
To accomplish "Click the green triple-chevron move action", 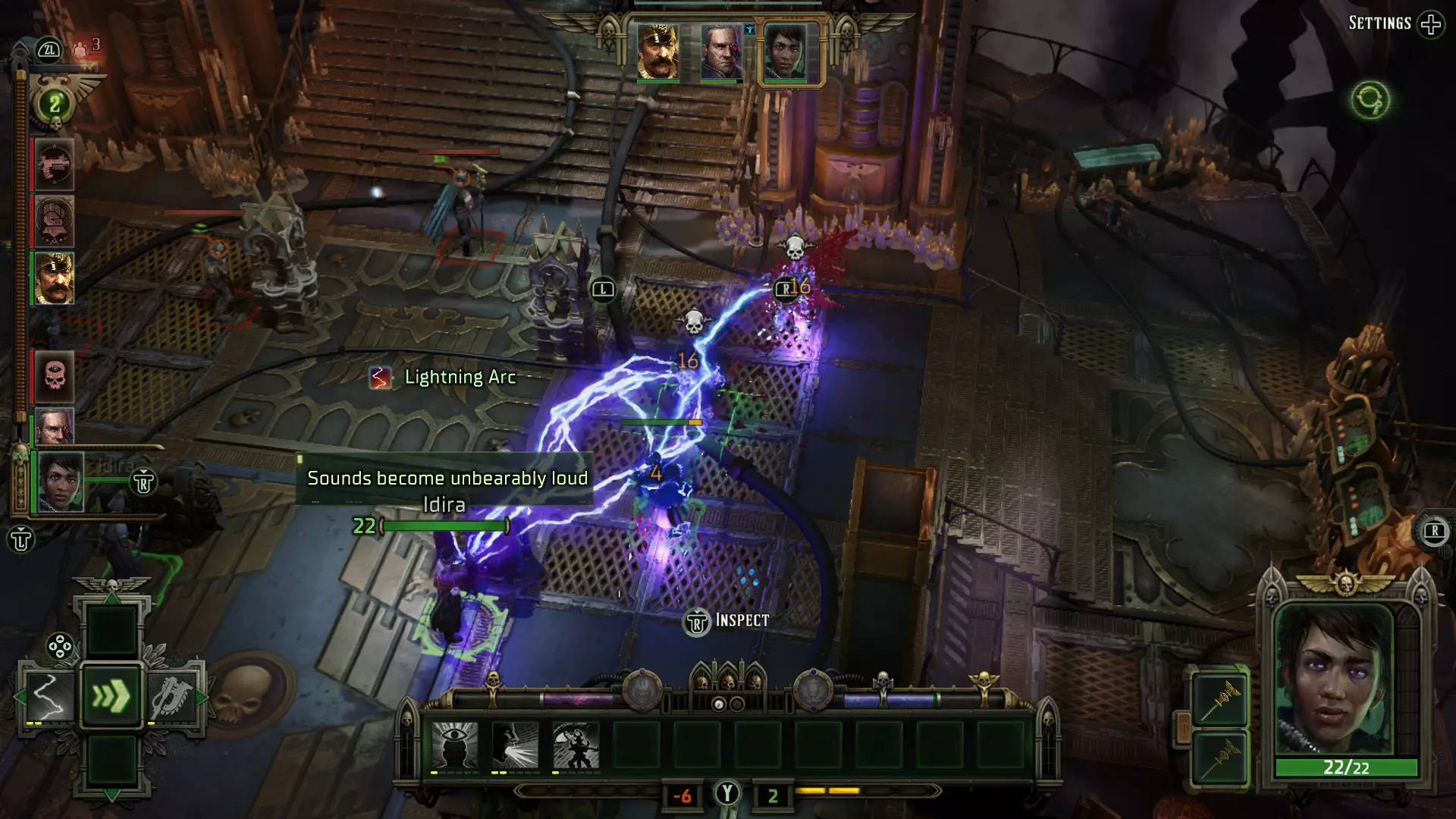I will [111, 695].
